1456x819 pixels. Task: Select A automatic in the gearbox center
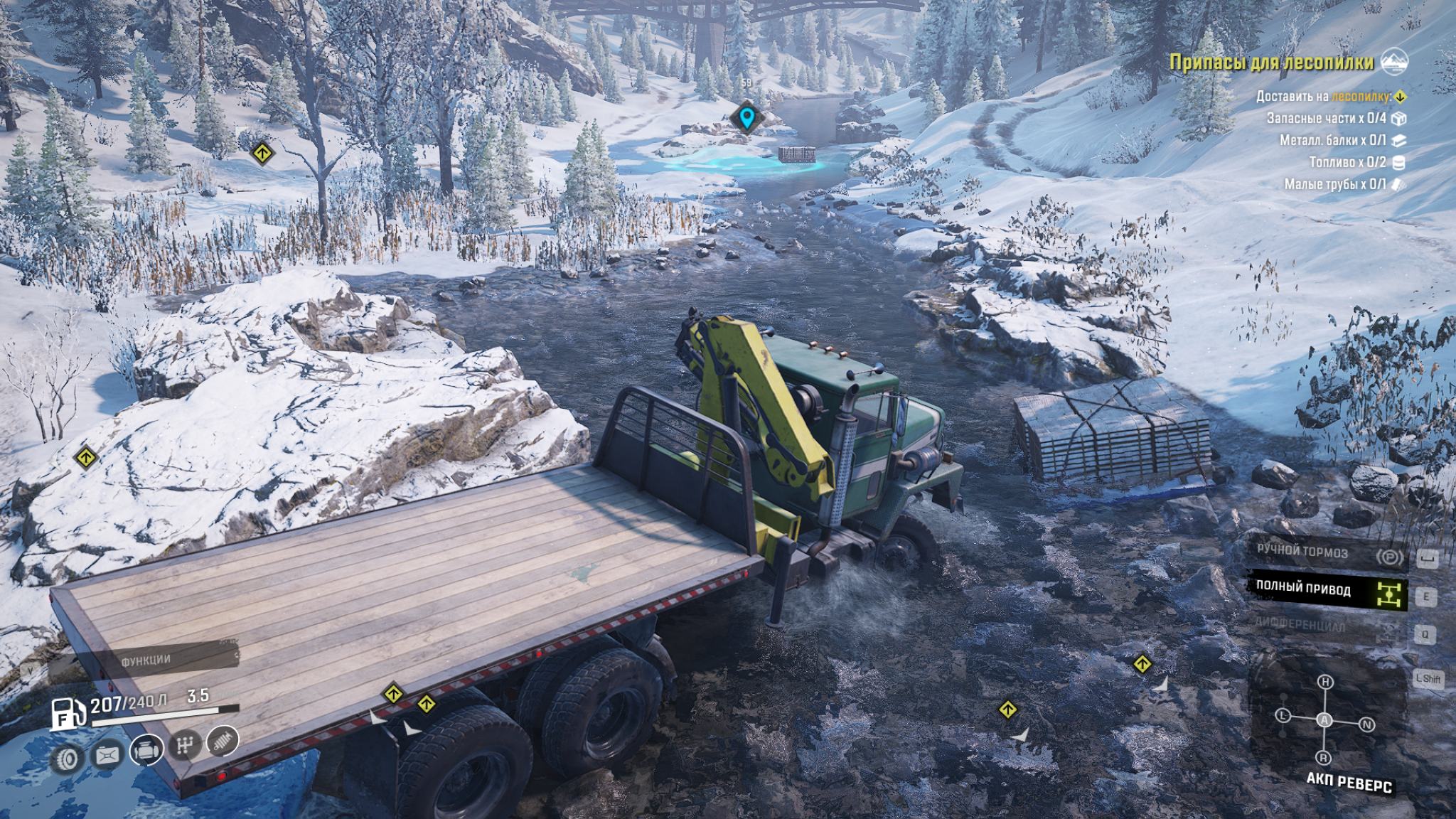coord(1324,720)
